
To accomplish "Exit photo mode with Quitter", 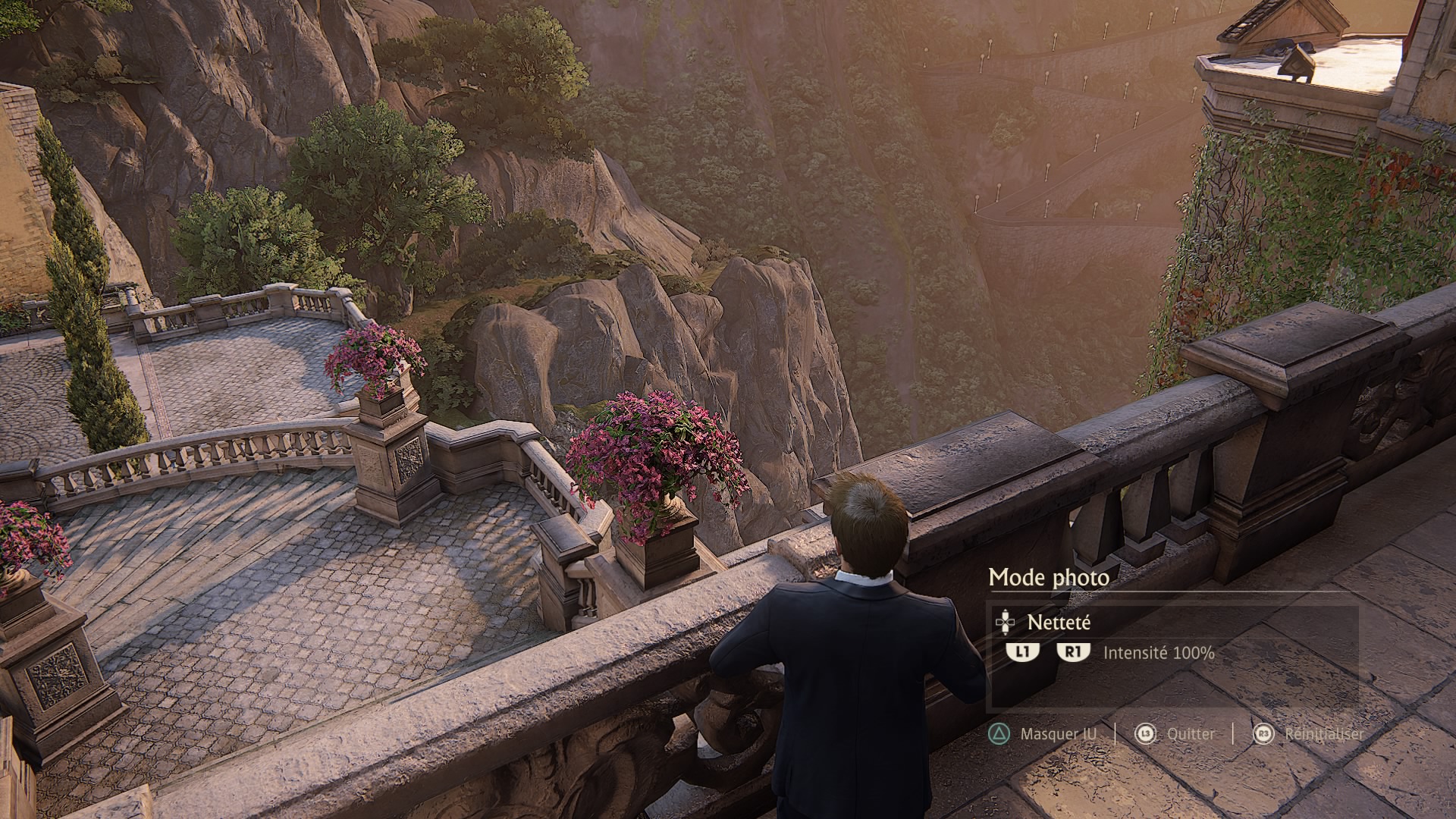I will point(1191,734).
